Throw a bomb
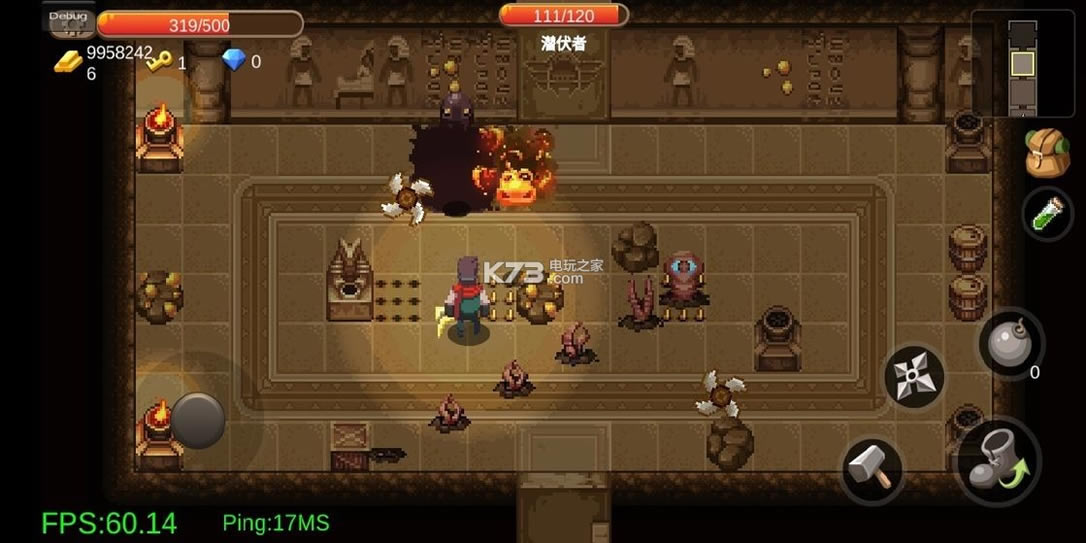 click(1010, 345)
